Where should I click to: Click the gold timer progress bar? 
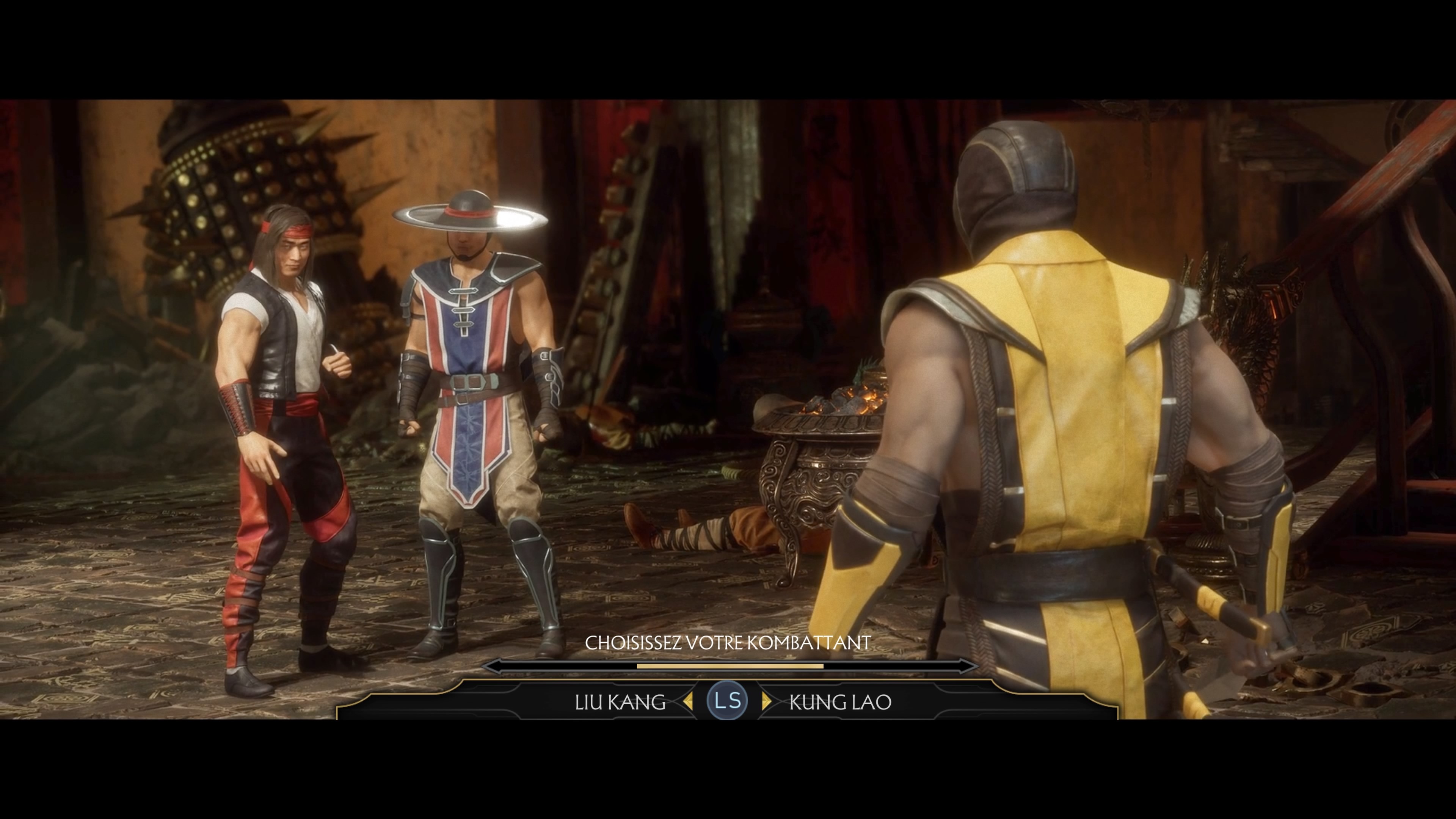point(730,666)
